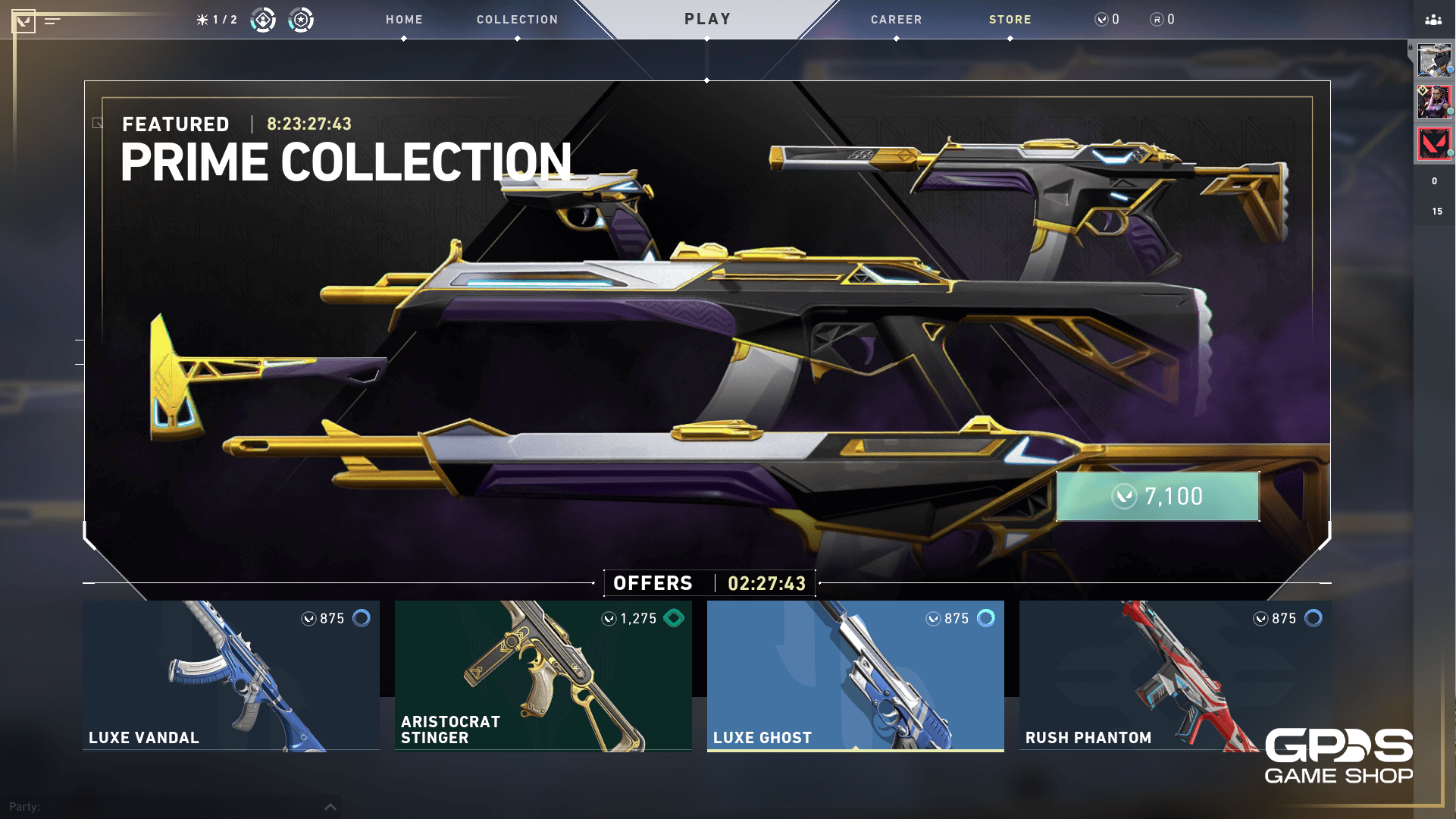The image size is (1456, 819).
Task: Click the Valorant logo menu icon
Action: 23,20
